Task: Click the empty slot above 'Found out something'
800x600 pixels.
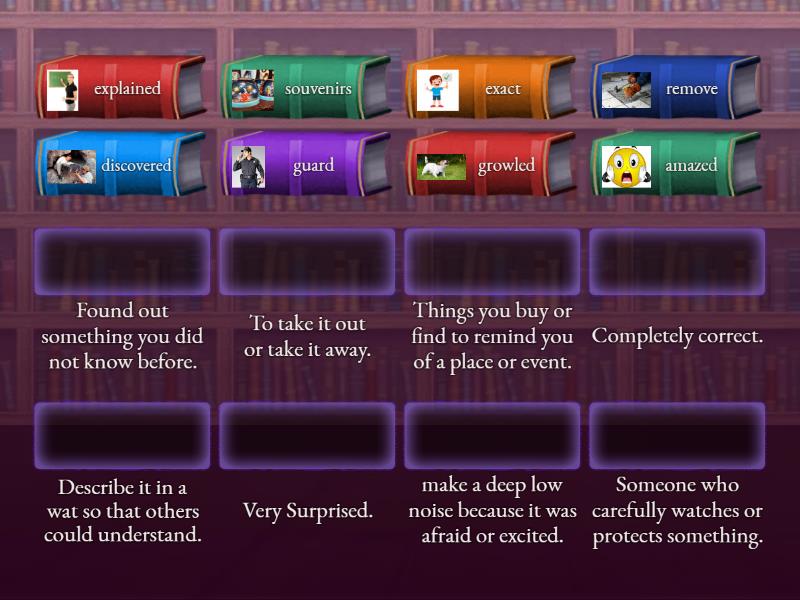Action: (x=122, y=262)
